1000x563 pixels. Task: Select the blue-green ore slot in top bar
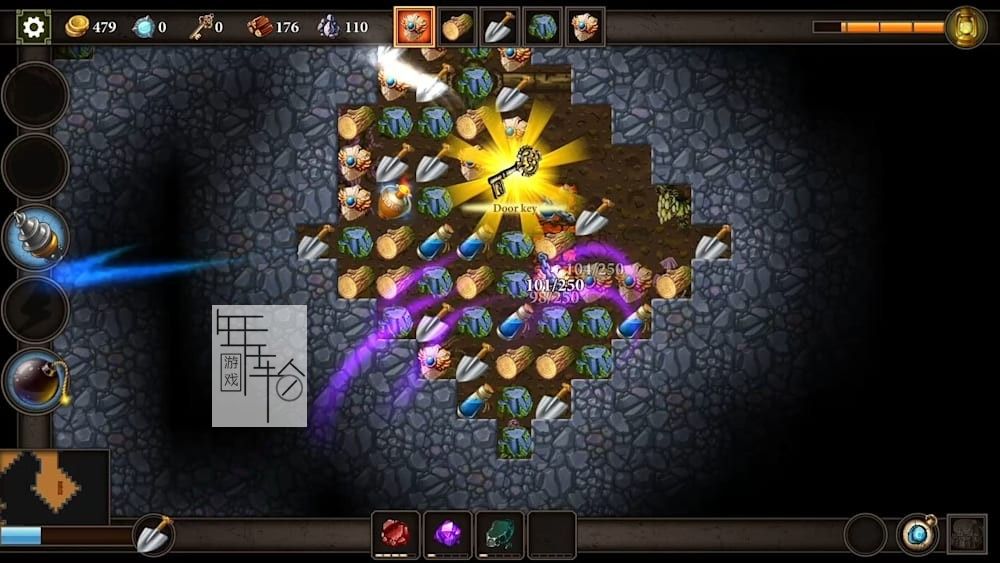coord(542,27)
